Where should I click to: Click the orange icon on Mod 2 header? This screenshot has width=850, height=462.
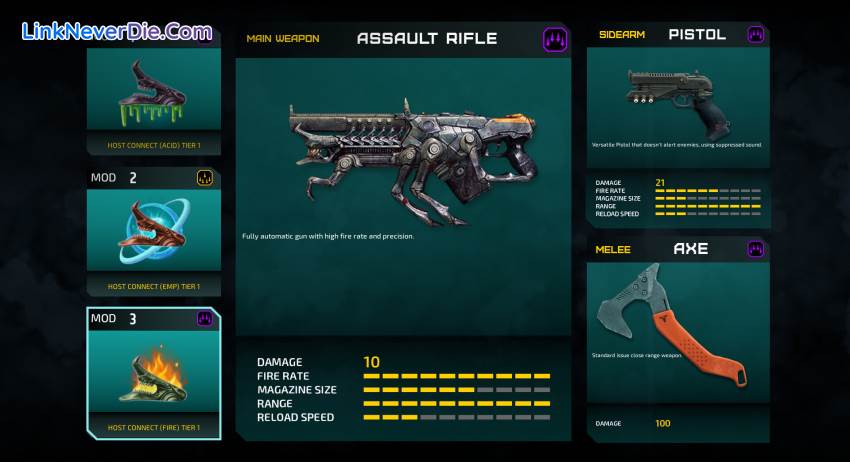point(205,178)
